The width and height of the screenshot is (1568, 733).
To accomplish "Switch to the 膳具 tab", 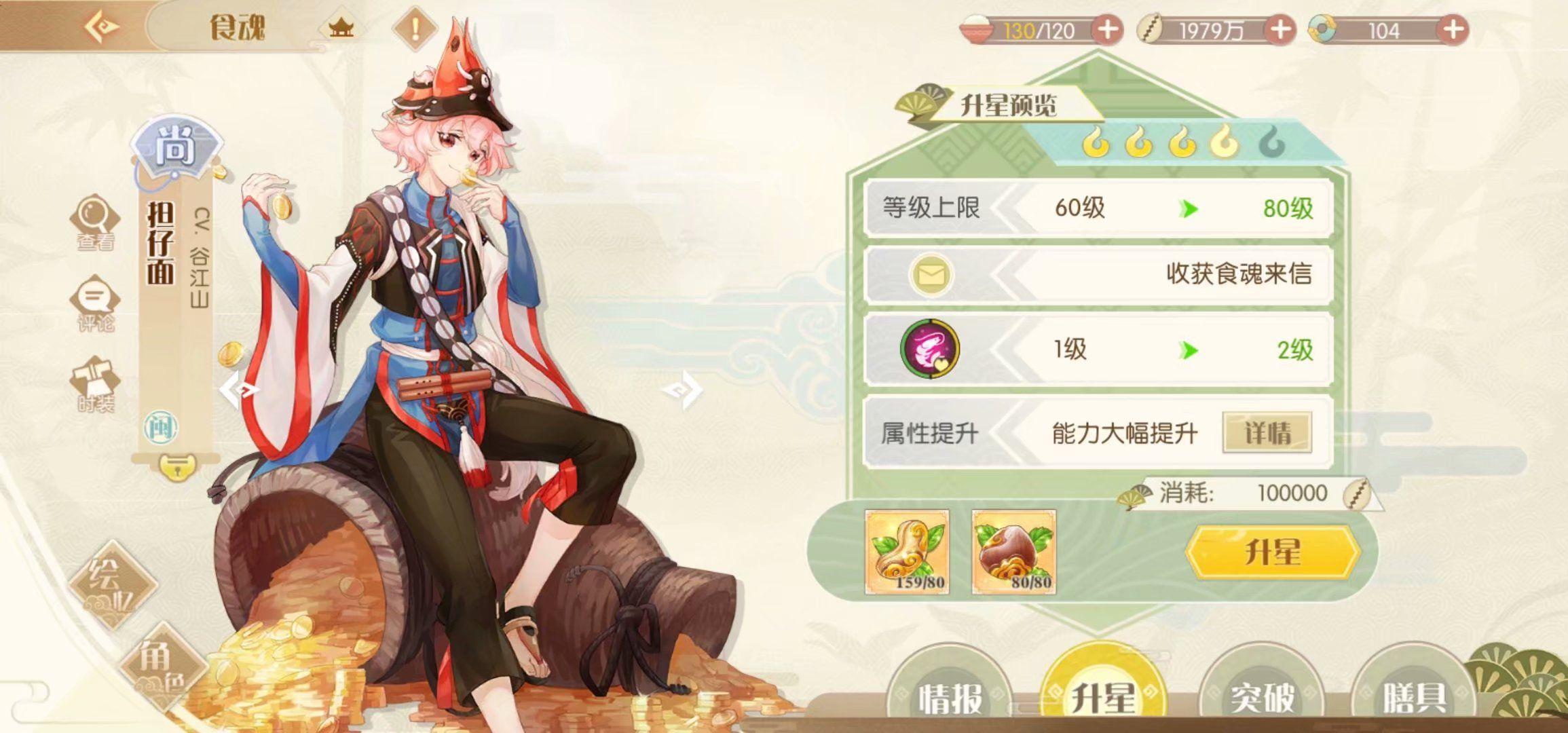I will 1414,696.
